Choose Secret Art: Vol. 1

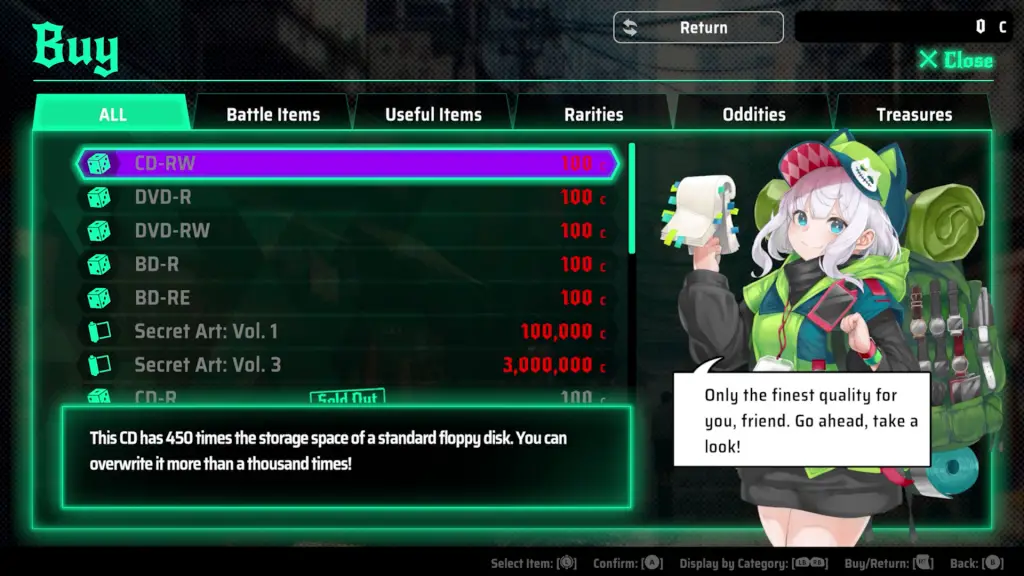[347, 331]
